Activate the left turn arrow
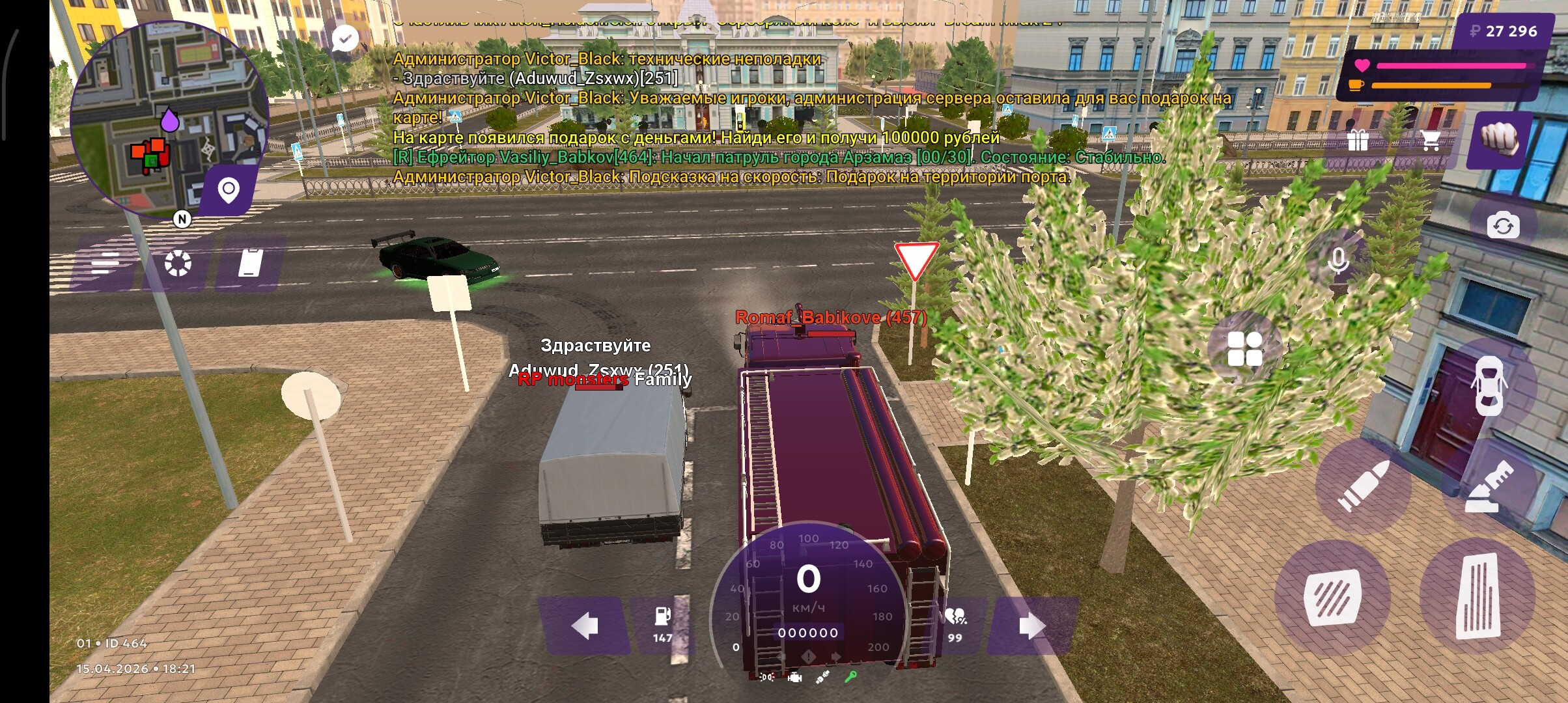Screen dimensions: 1568x703 (584, 626)
